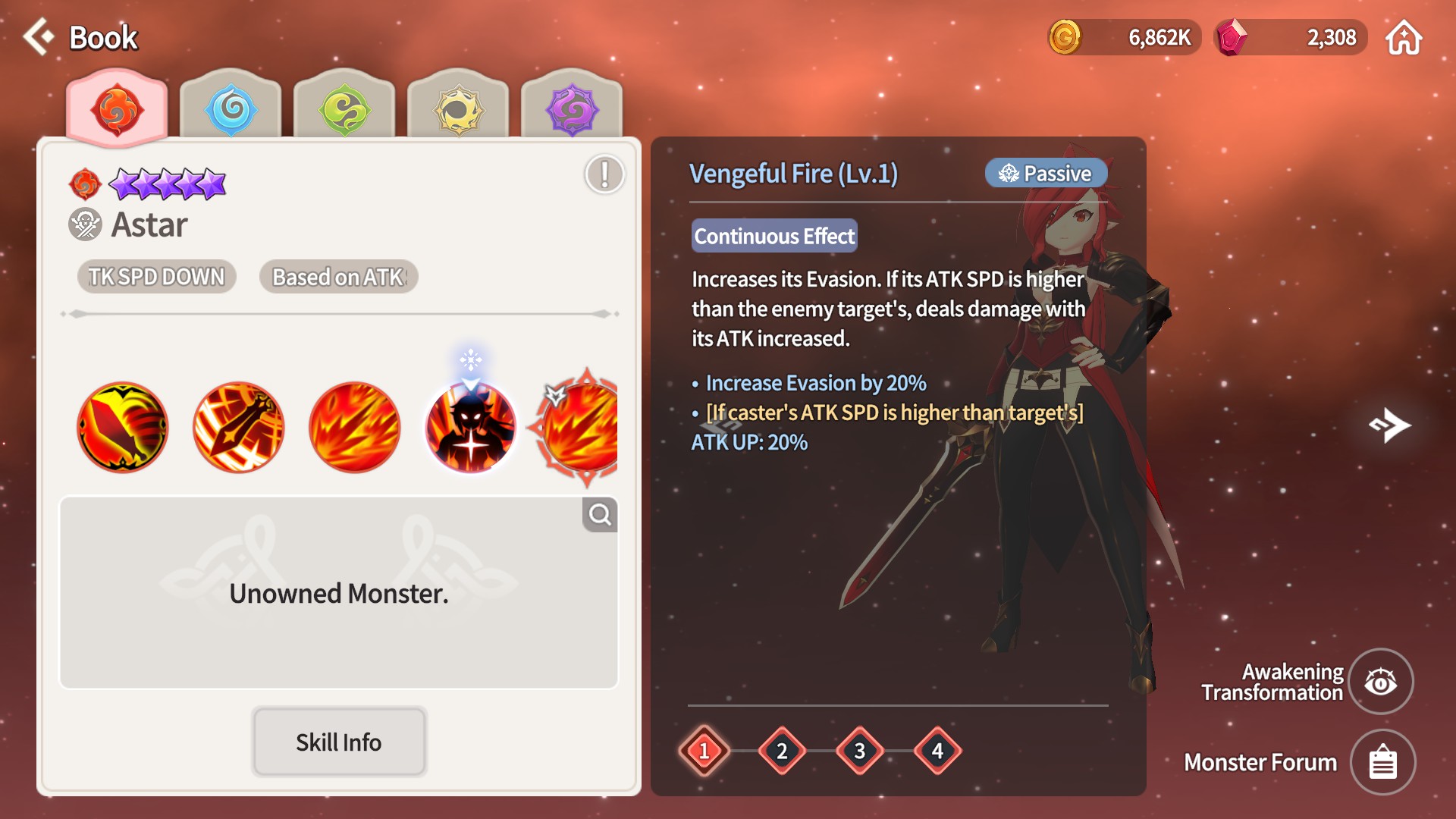
Task: Show skill level 2 details
Action: point(782,751)
